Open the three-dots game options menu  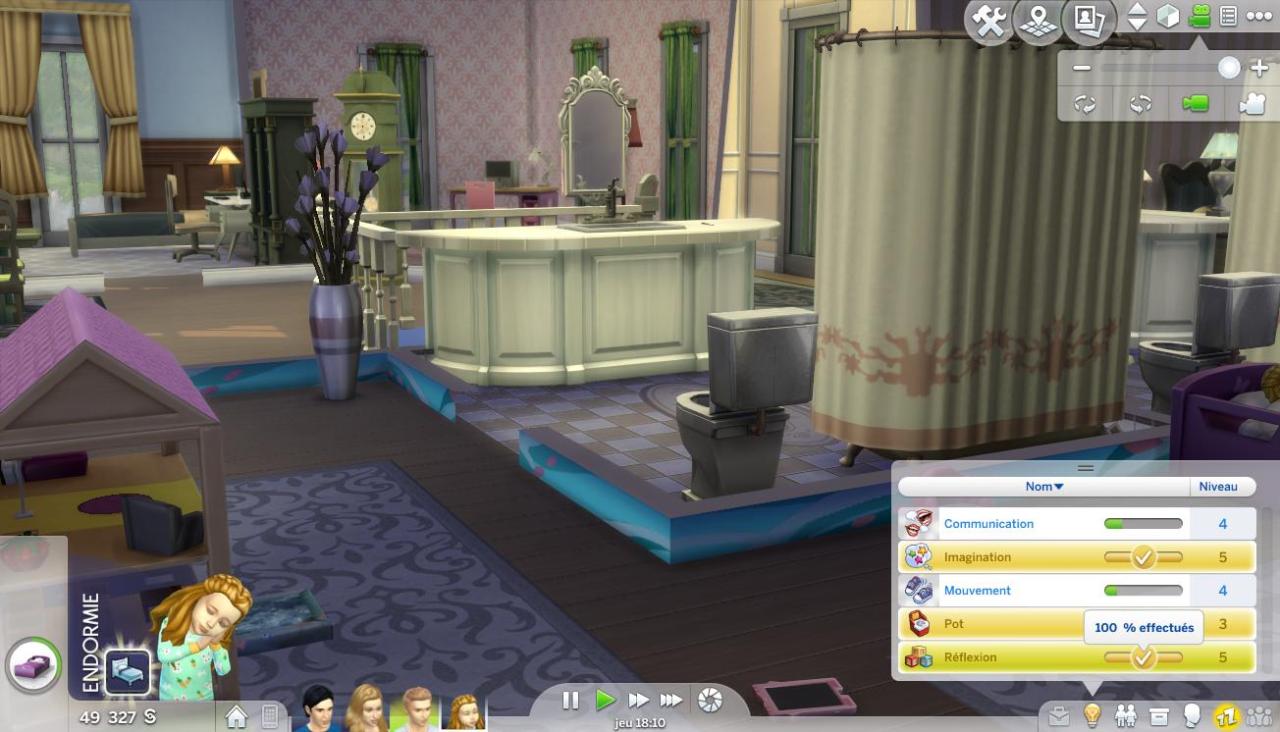(1258, 17)
